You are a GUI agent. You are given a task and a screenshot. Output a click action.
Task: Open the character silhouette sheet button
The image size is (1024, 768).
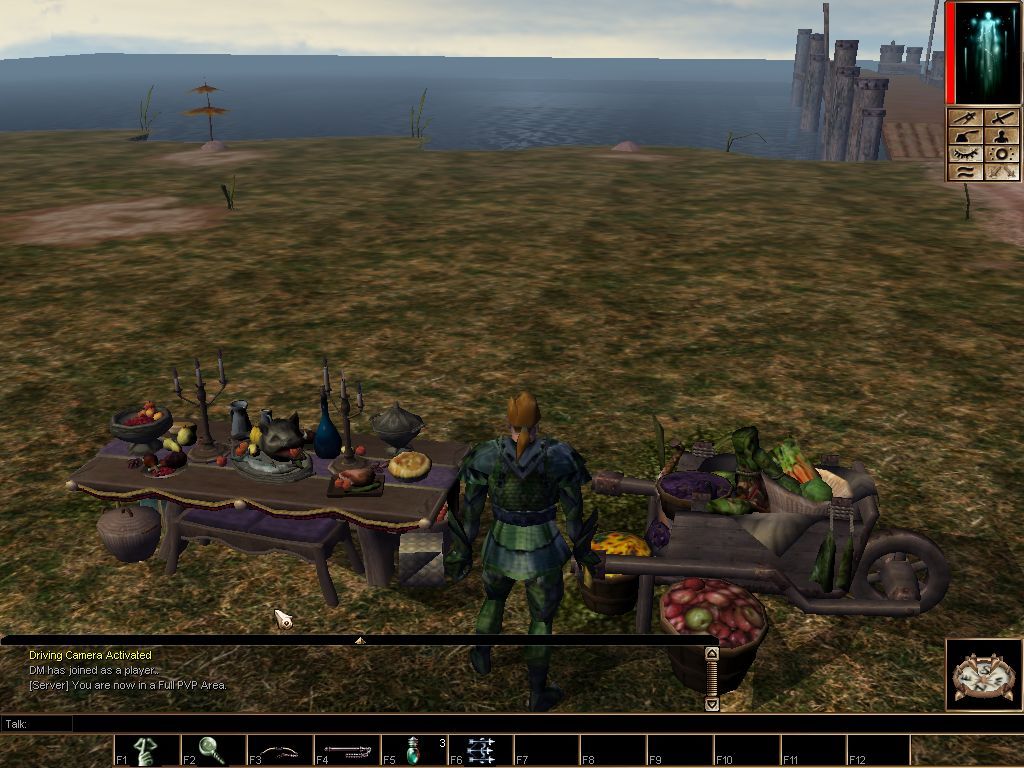pyautogui.click(x=1001, y=136)
